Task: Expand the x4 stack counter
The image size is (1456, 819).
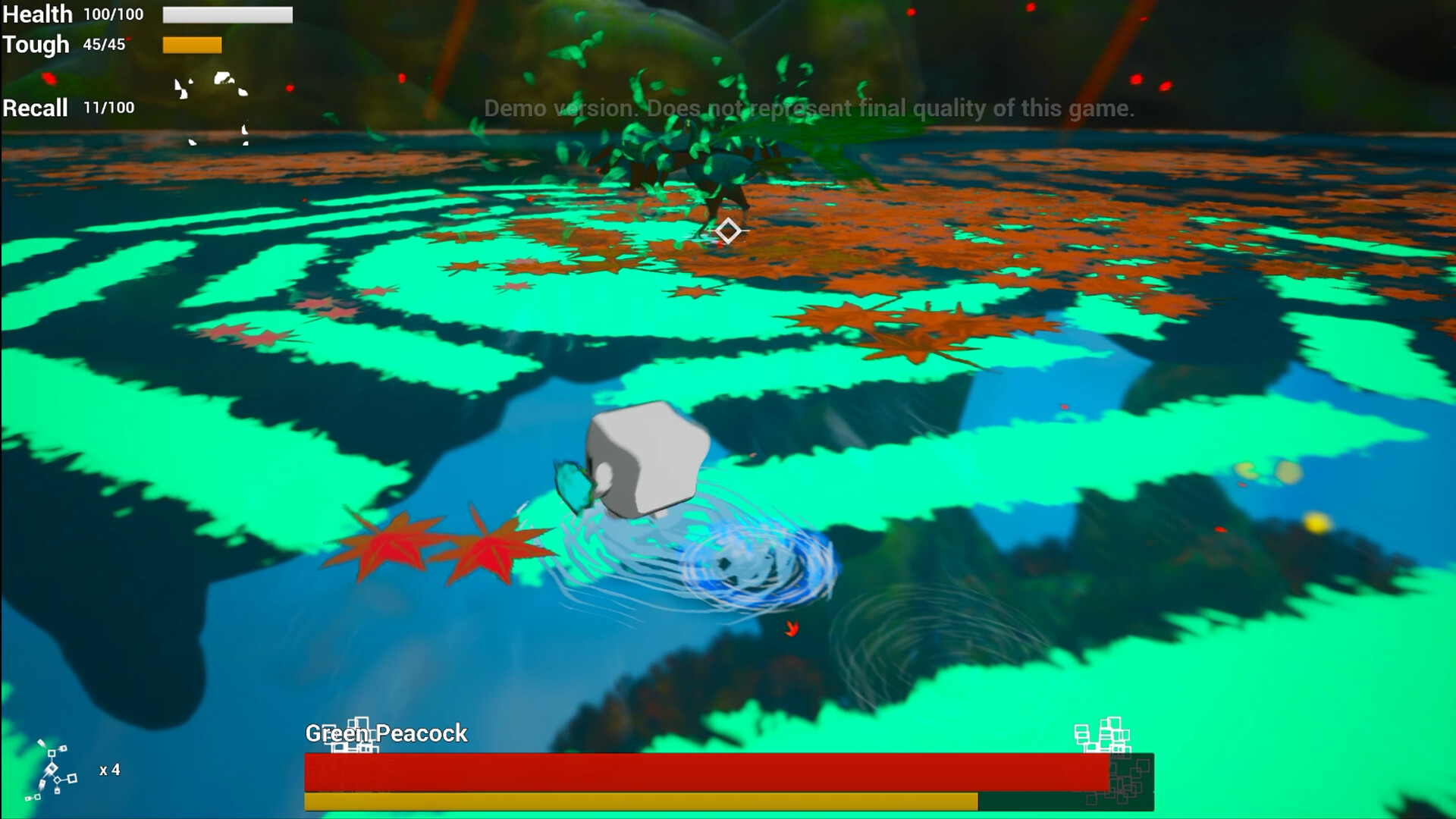Action: (x=108, y=772)
